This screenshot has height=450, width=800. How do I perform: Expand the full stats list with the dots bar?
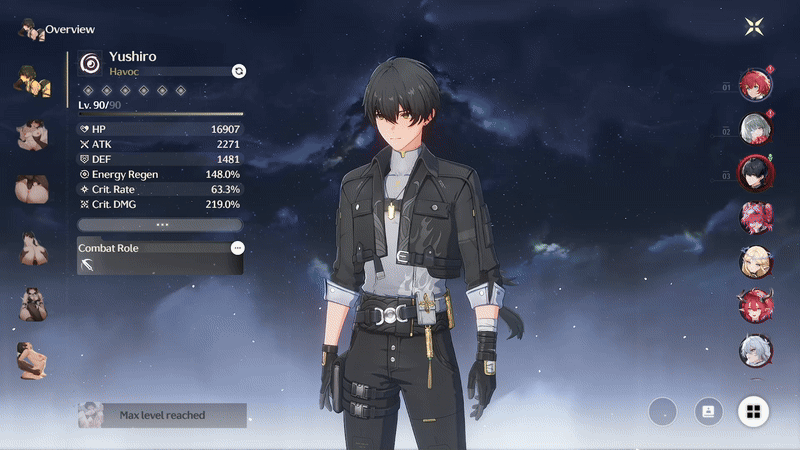[x=160, y=225]
